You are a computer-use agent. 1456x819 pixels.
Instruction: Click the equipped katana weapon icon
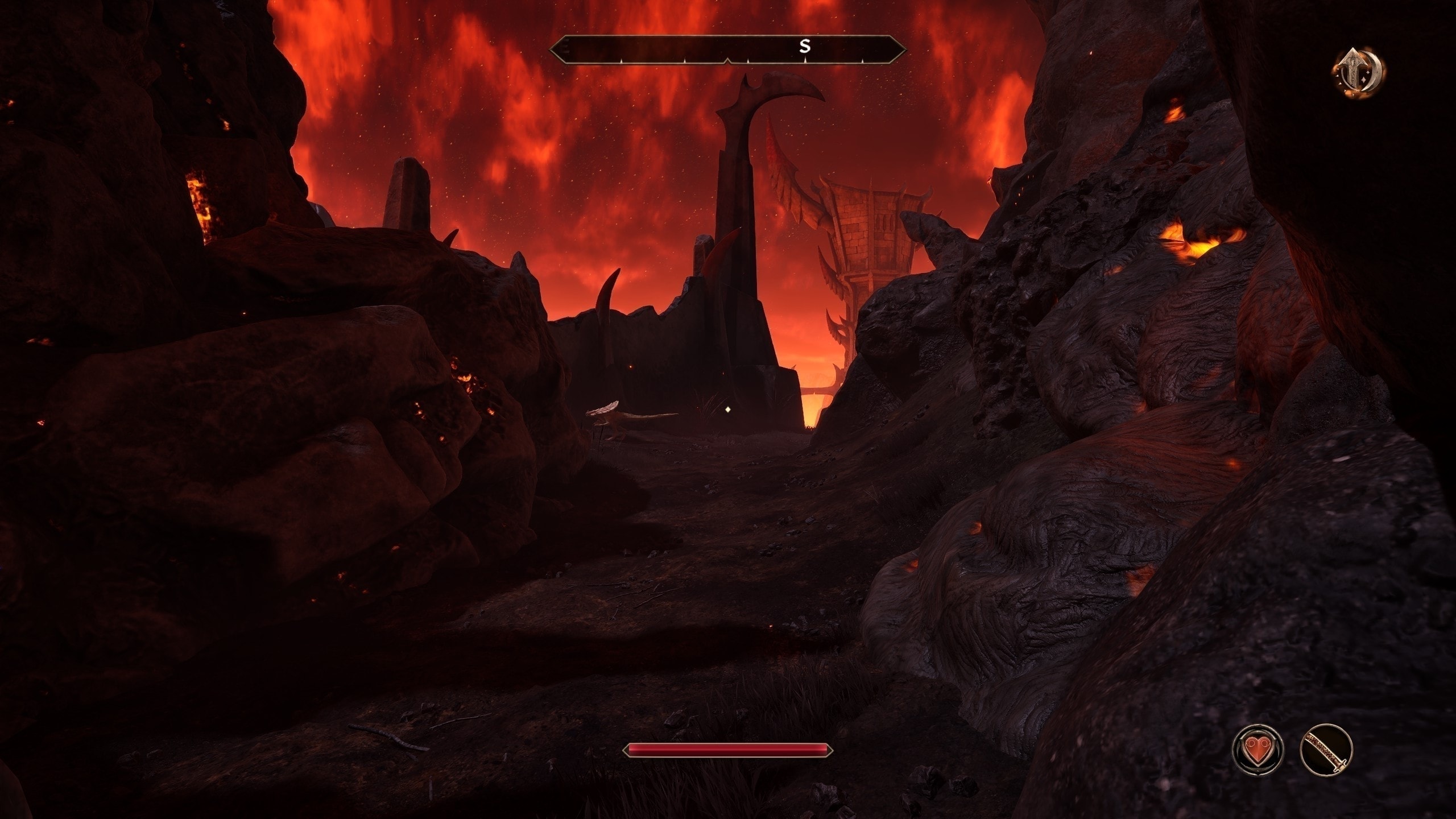tap(1326, 750)
